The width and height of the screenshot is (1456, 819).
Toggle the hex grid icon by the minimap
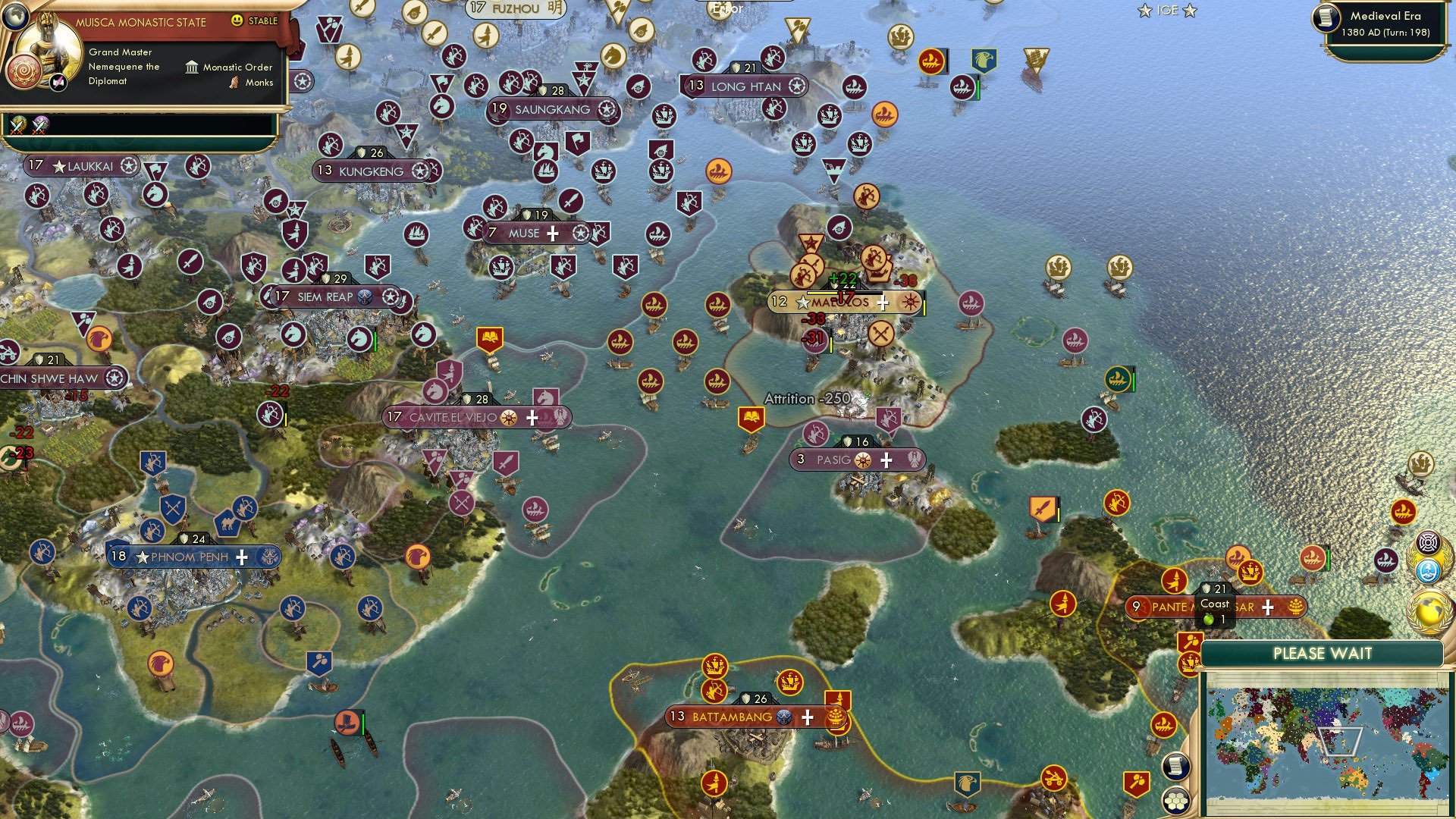click(x=1176, y=801)
